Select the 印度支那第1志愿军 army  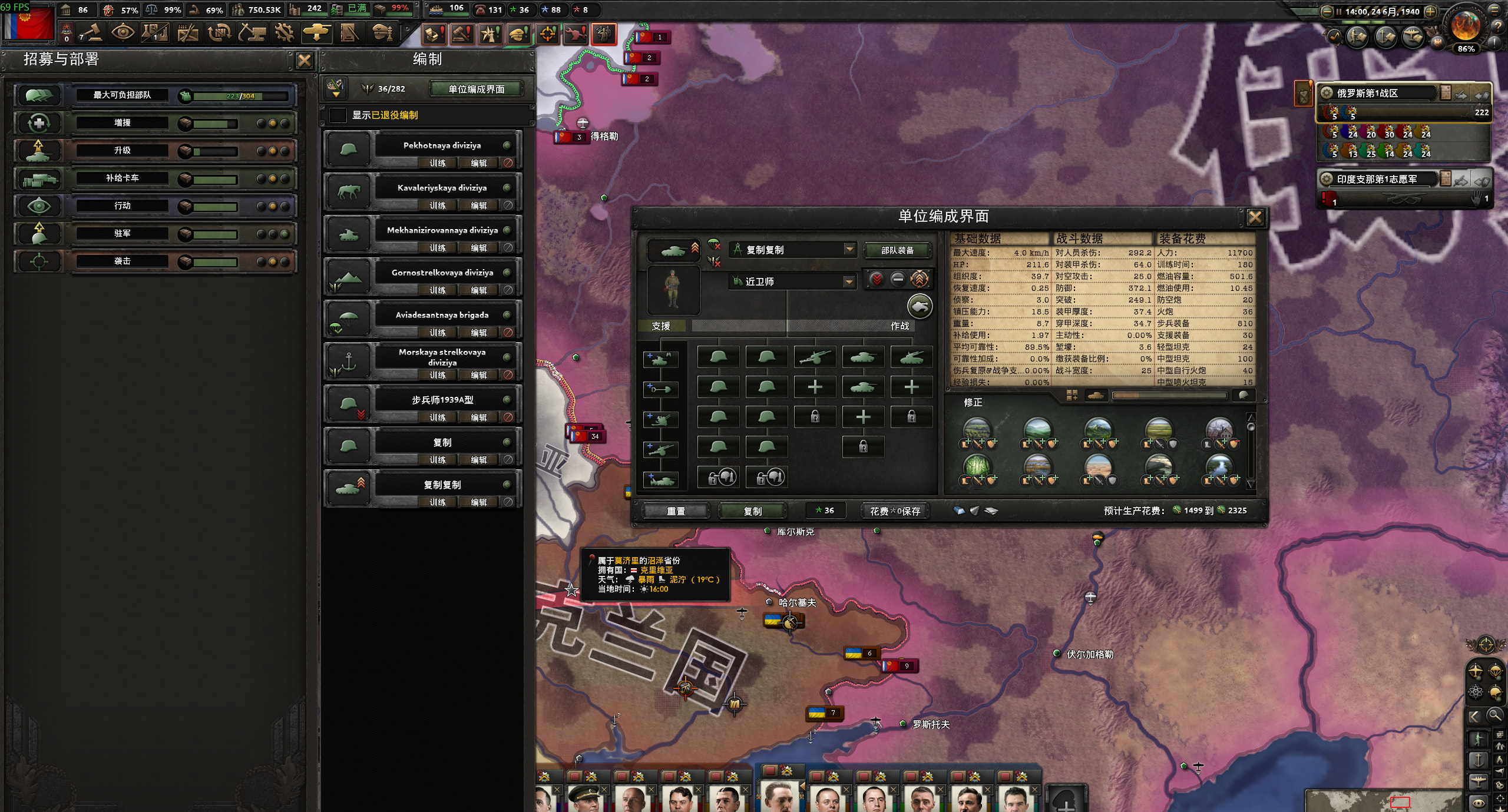pyautogui.click(x=1376, y=179)
